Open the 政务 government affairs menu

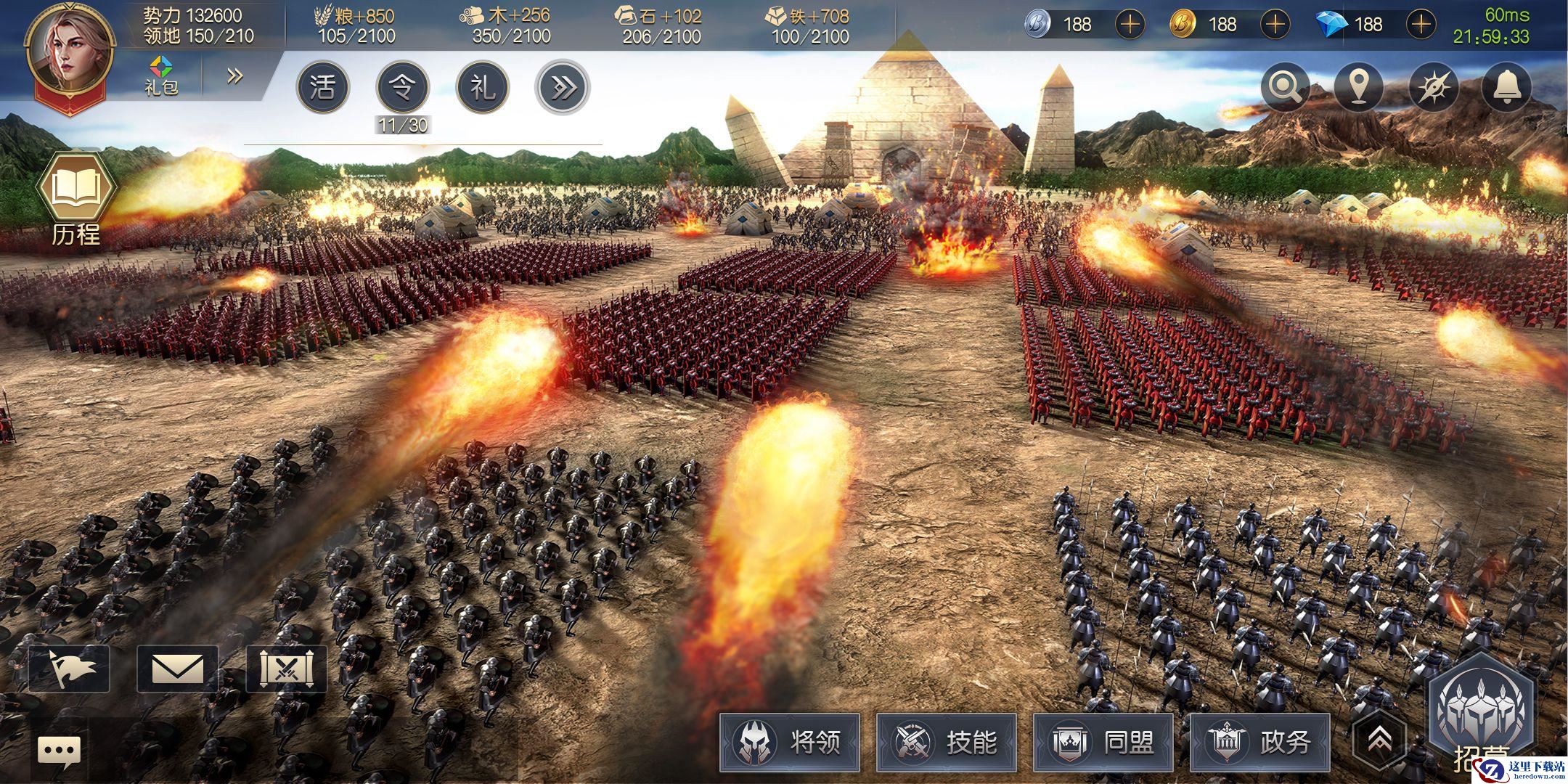(x=1260, y=741)
